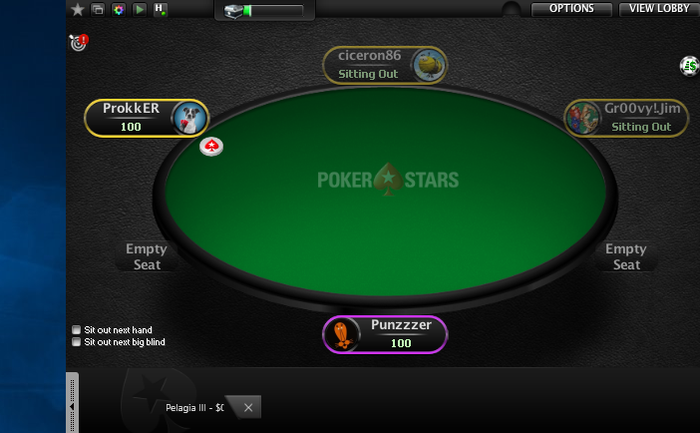This screenshot has width=700, height=433.
Task: Open the Options menu
Action: click(571, 9)
